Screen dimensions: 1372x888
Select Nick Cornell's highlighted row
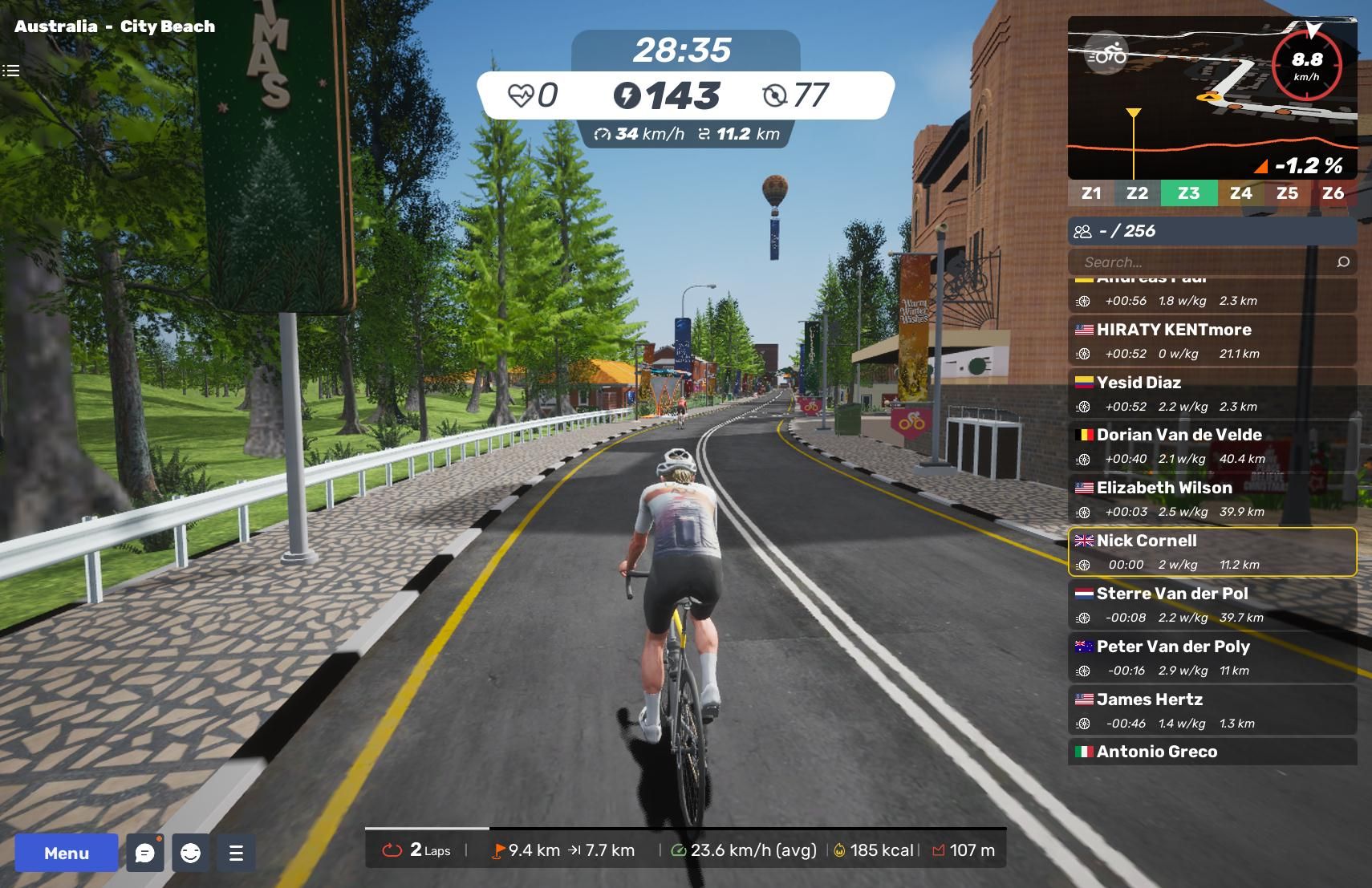click(1212, 552)
